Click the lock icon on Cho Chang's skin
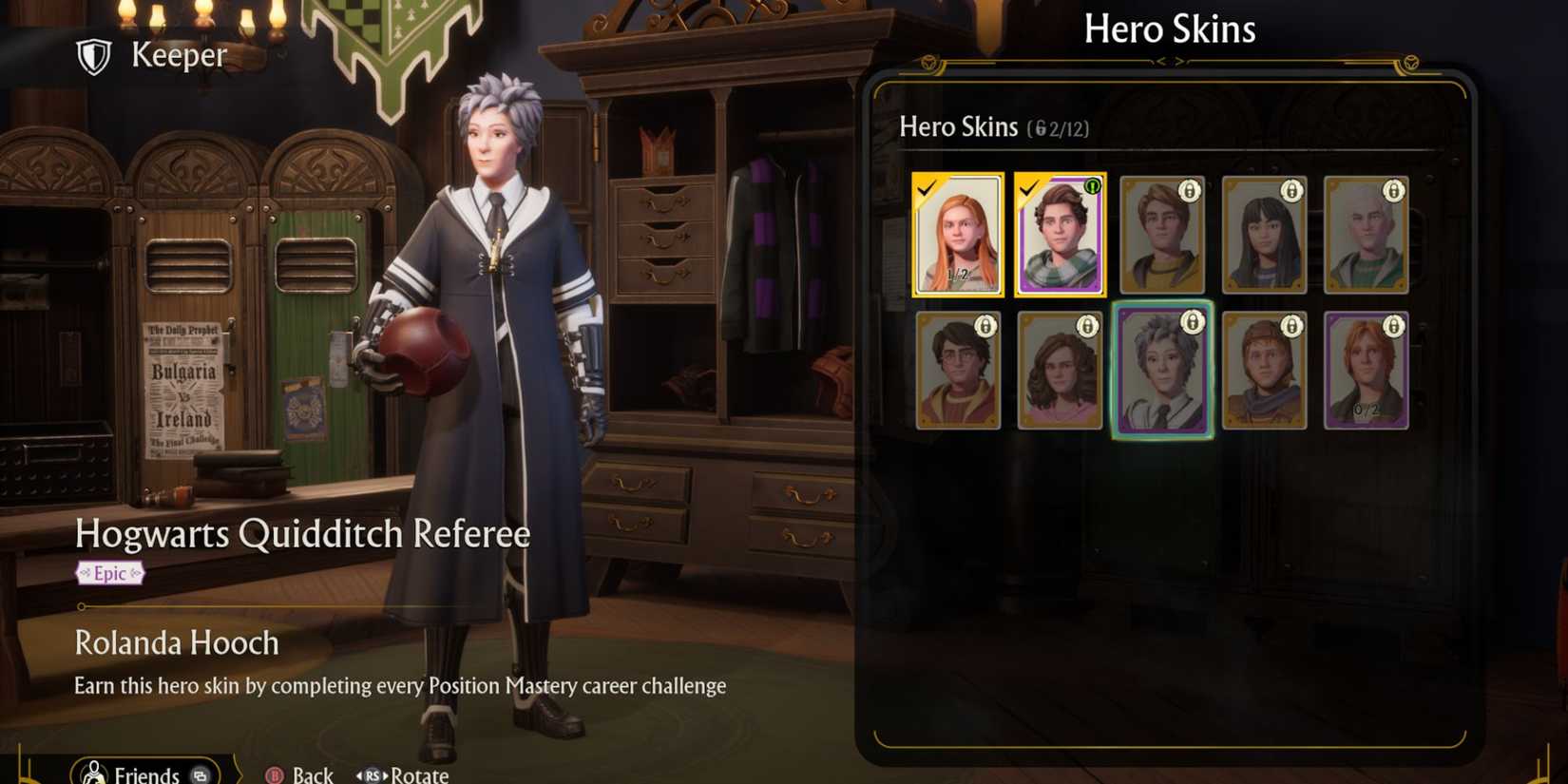The image size is (1568, 784). (x=1290, y=189)
